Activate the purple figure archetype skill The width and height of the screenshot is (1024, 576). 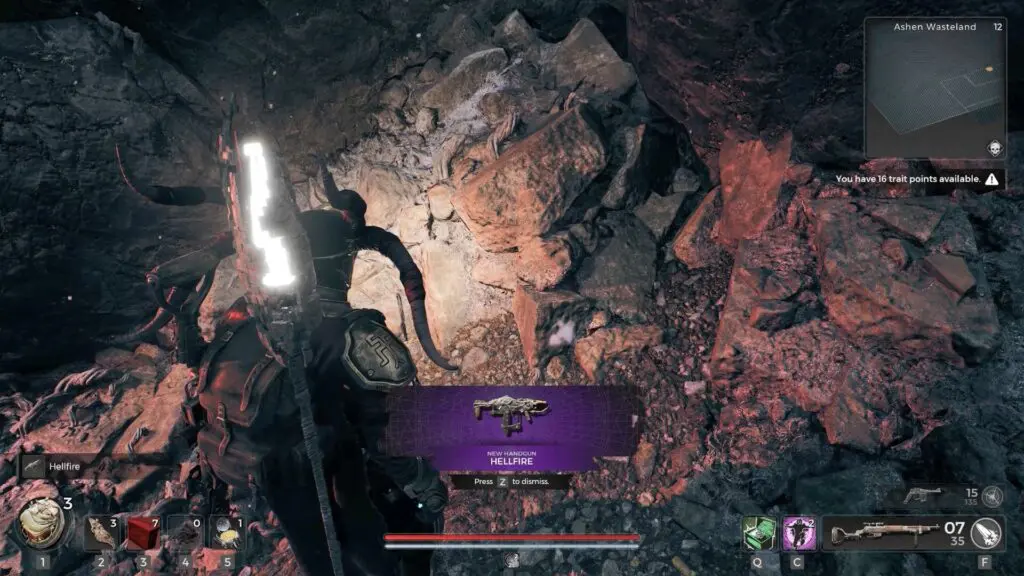pyautogui.click(x=798, y=532)
